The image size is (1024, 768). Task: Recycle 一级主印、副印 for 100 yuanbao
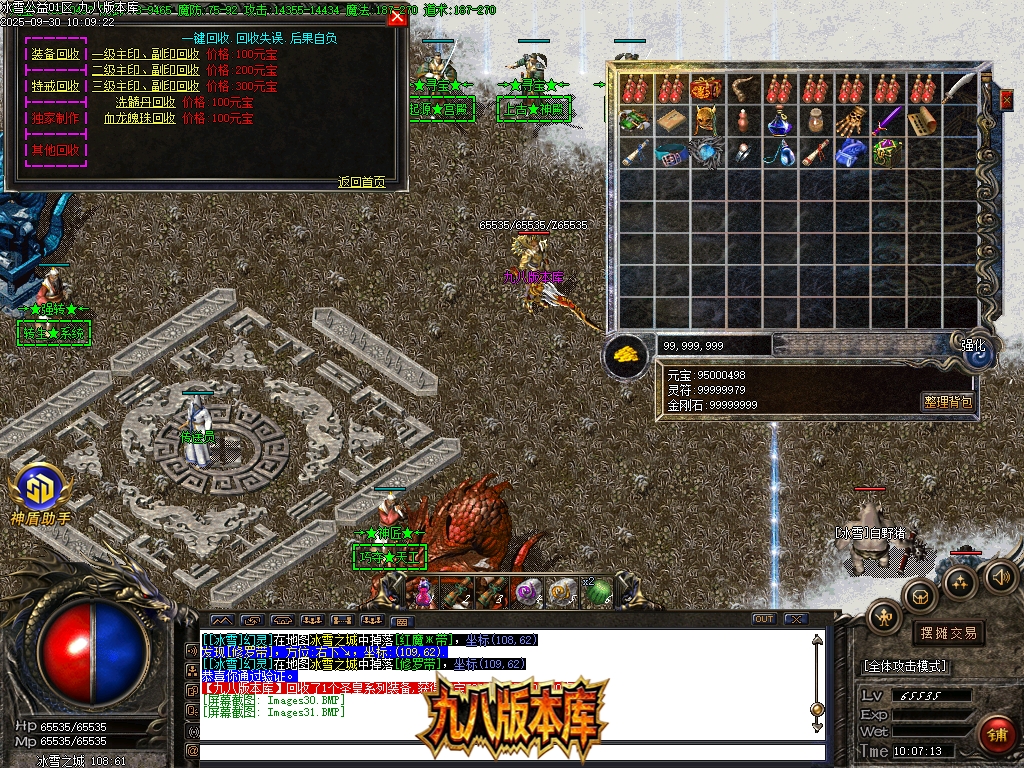pos(146,55)
